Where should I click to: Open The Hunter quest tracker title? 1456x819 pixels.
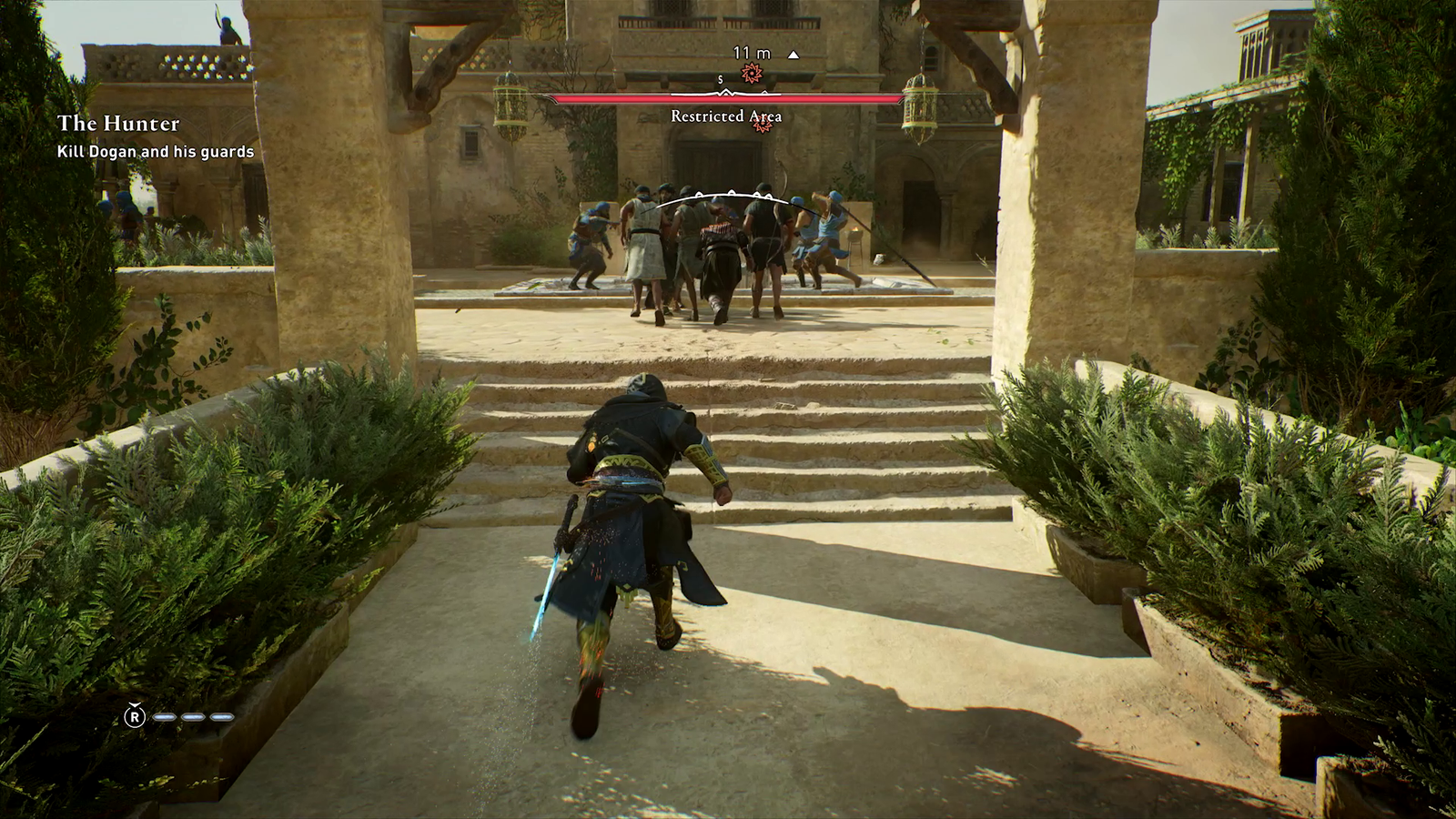tap(118, 124)
